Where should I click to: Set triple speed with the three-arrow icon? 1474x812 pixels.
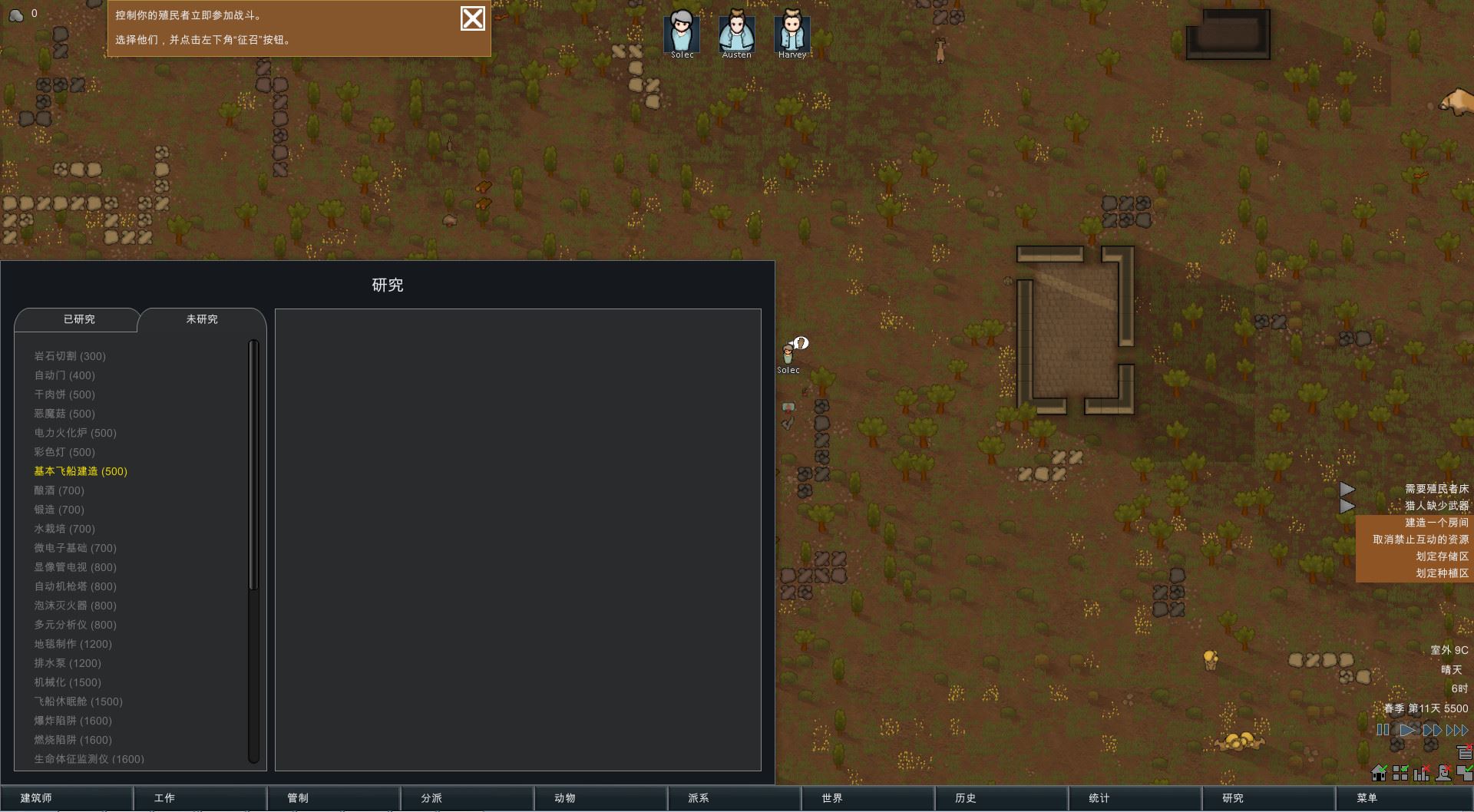coord(1456,730)
